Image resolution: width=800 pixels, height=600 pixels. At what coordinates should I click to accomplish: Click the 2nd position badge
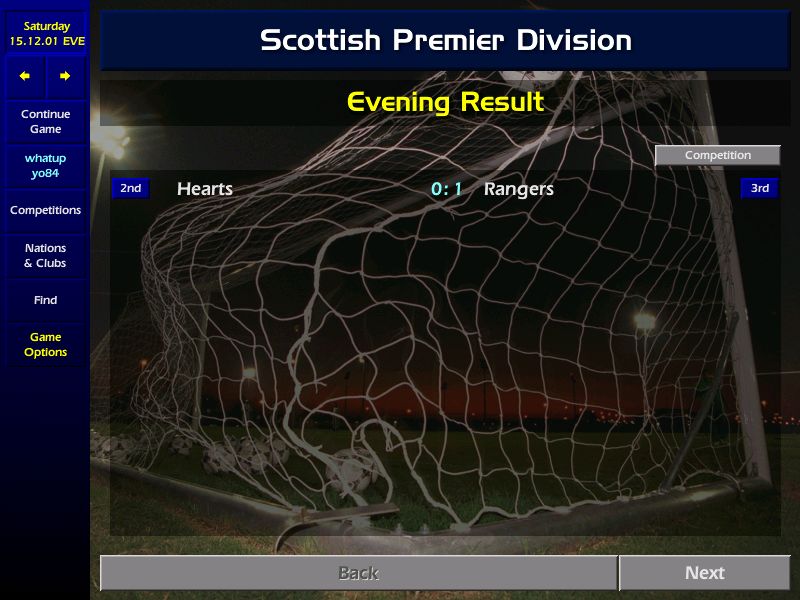[131, 188]
